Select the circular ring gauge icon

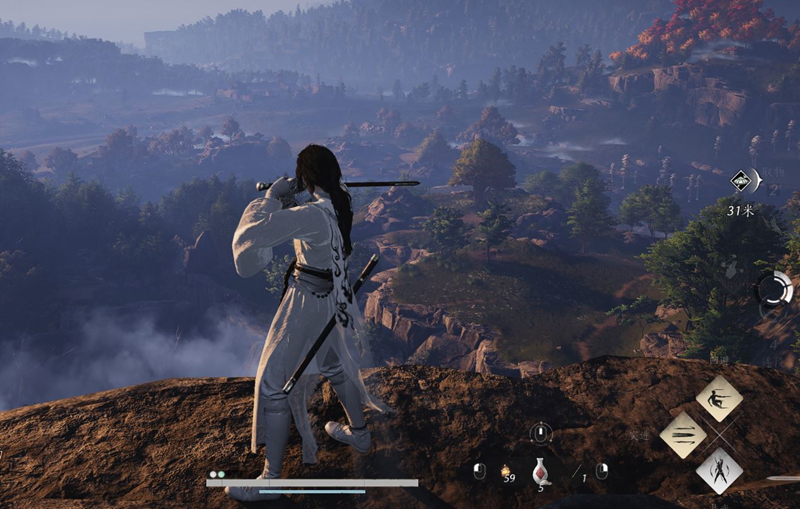[773, 290]
